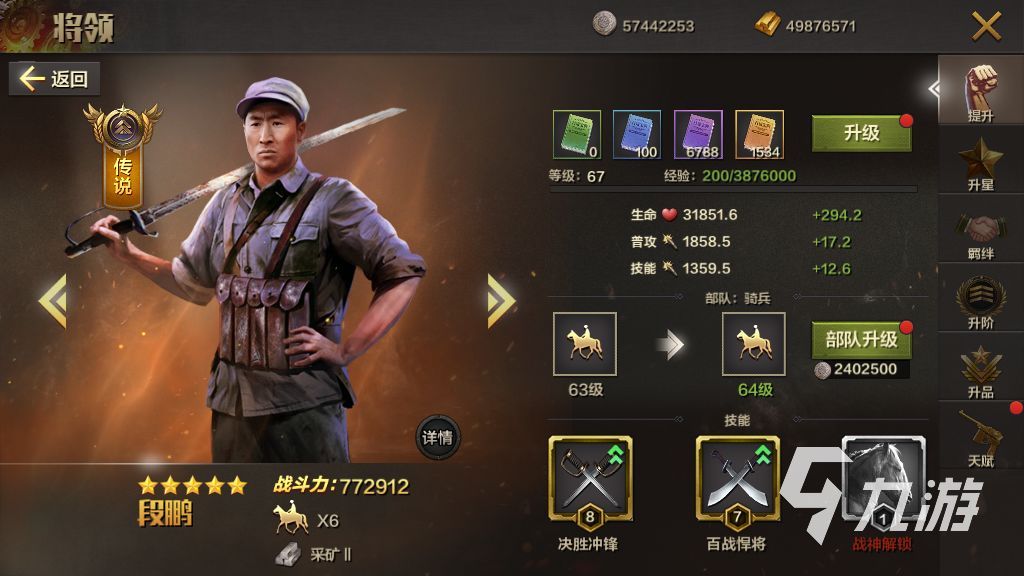1024x576 pixels.
Task: Tap the green 升级 level-up button
Action: 861,133
